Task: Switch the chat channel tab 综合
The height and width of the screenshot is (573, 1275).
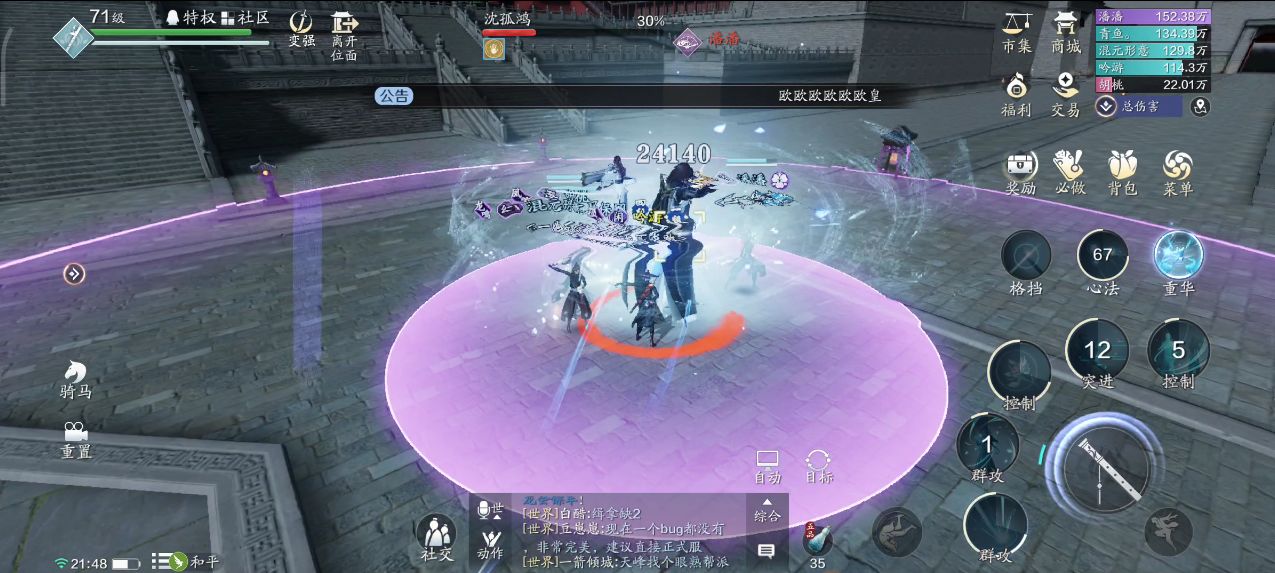Action: (x=767, y=511)
